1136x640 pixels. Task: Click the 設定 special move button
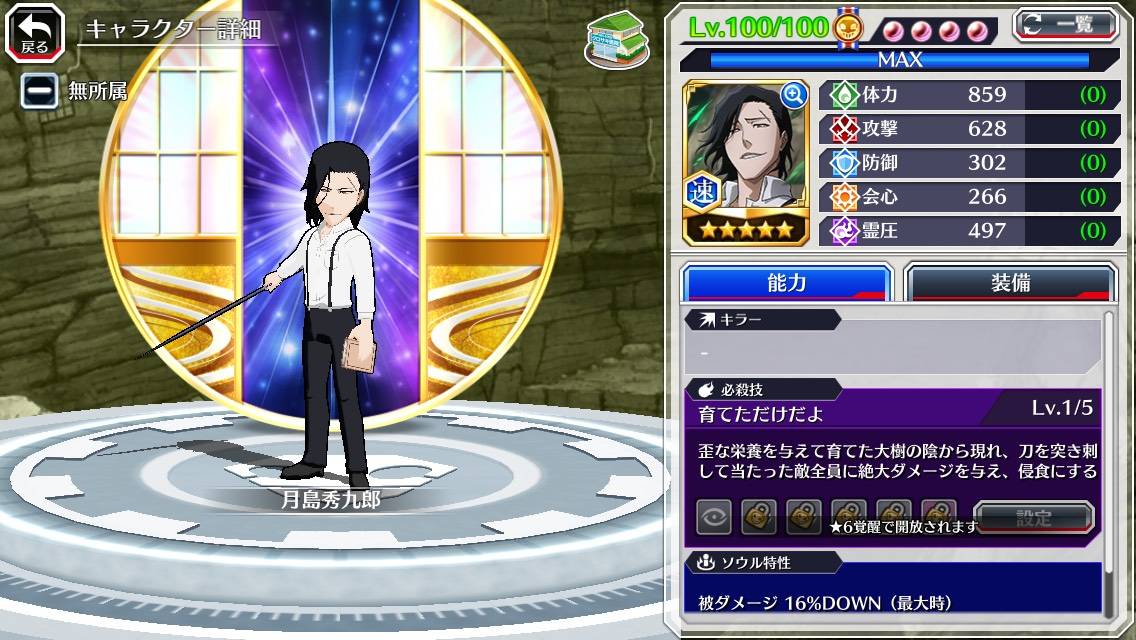(x=1034, y=518)
